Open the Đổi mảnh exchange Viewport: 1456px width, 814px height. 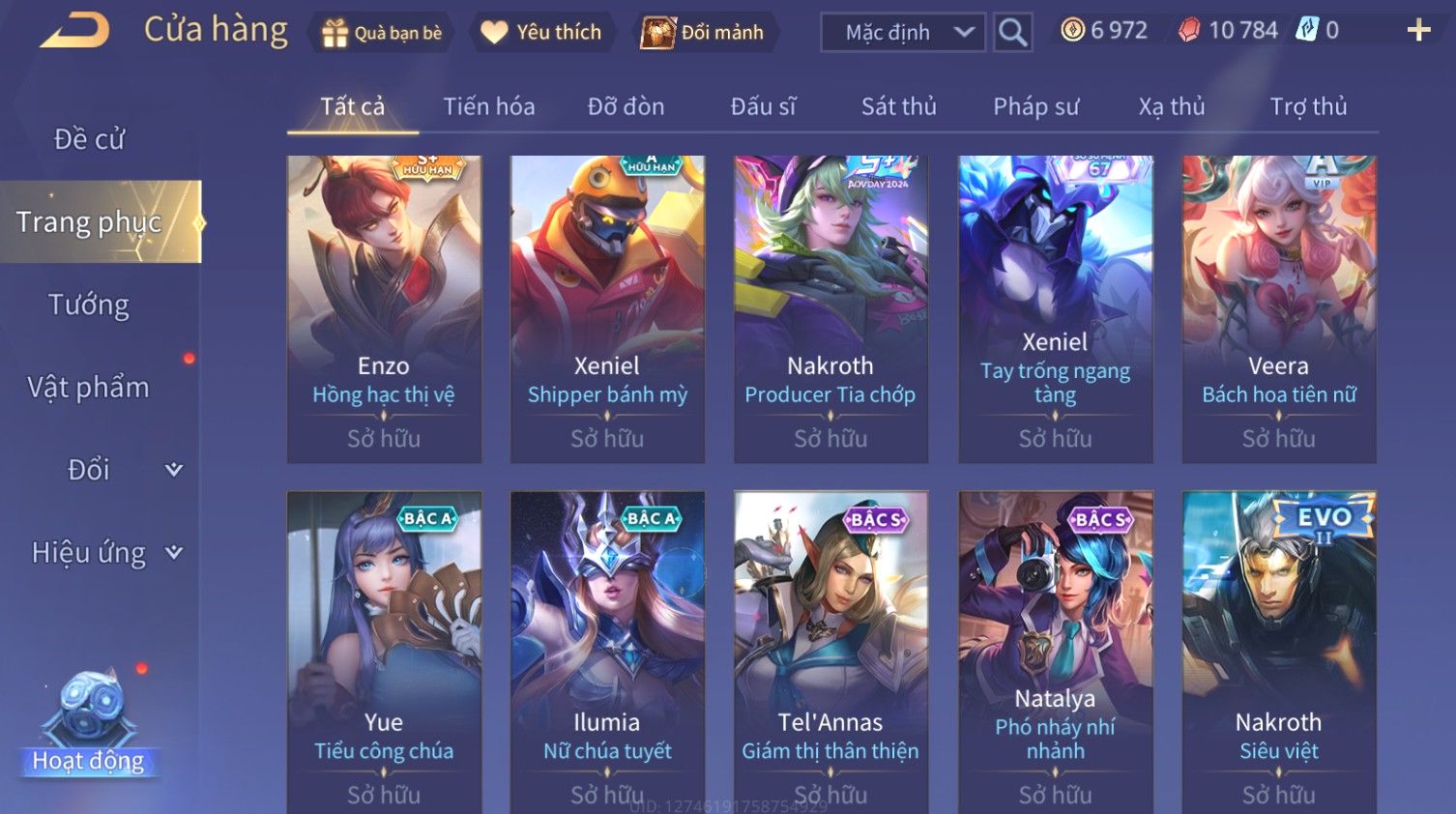(705, 33)
